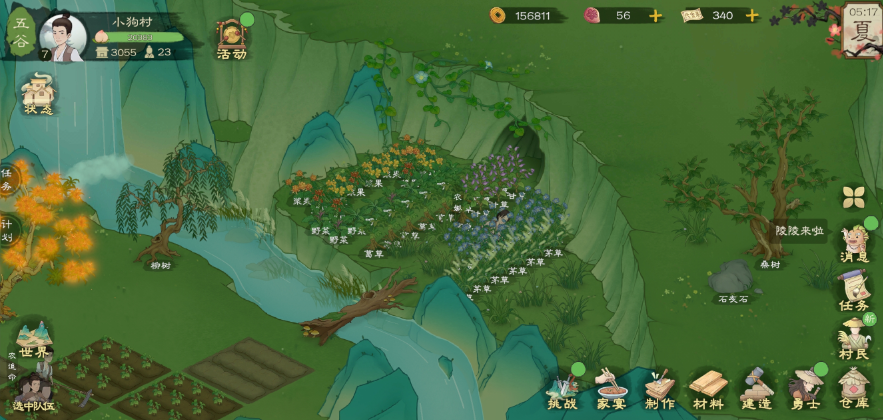
Task: Open the 家宴 feast menu
Action: (610, 389)
